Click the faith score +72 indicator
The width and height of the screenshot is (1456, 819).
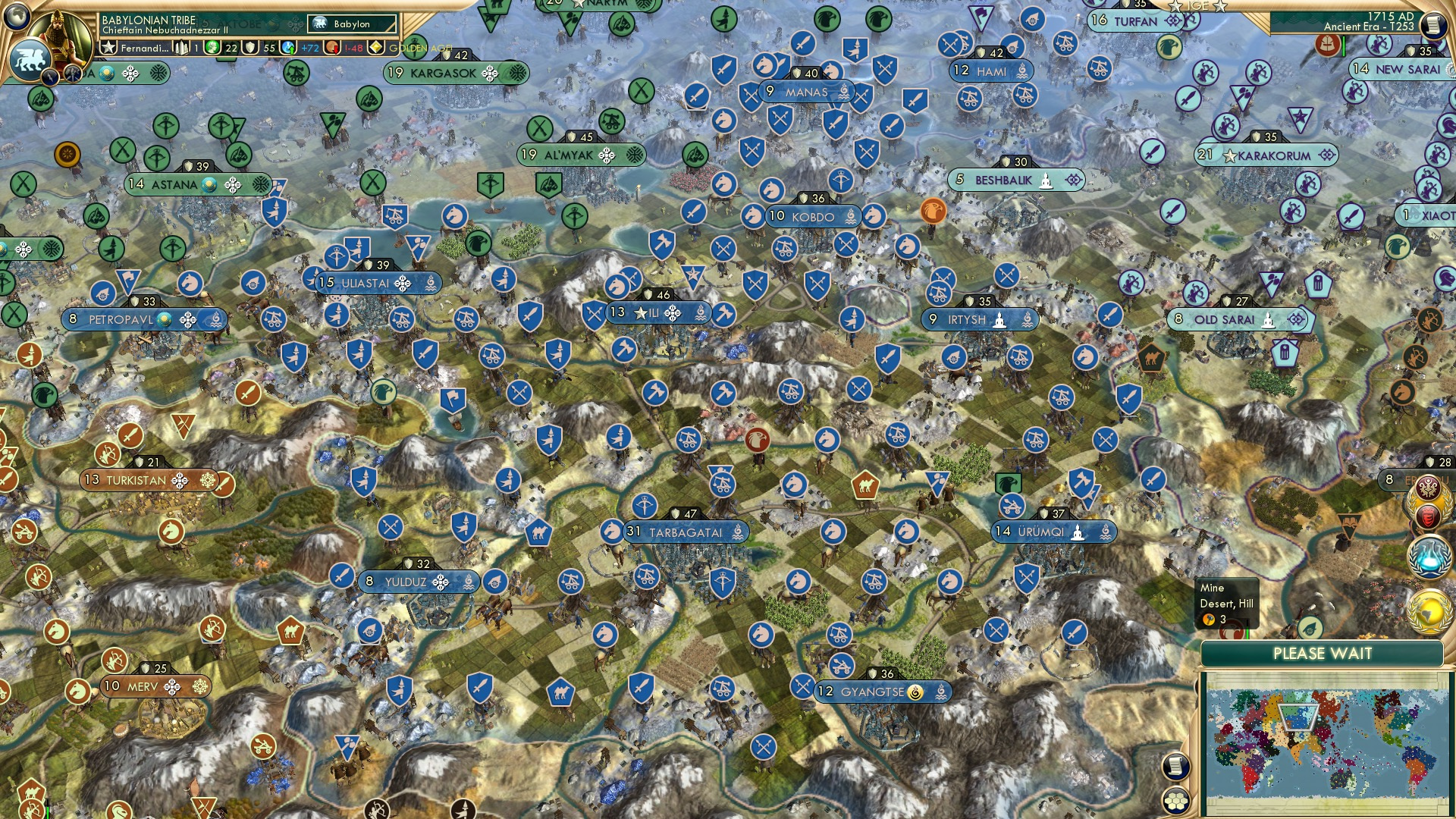(x=289, y=48)
